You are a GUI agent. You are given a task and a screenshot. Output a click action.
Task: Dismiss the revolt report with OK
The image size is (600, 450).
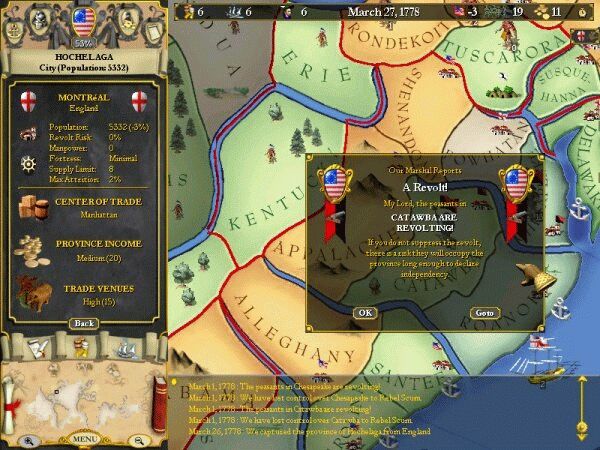click(x=365, y=313)
